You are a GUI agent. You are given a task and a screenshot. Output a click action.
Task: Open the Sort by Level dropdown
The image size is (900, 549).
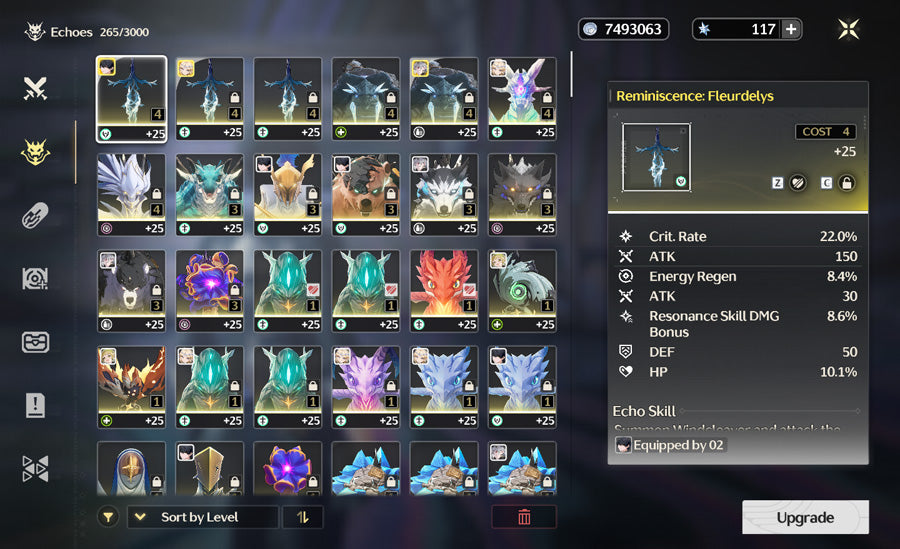[204, 517]
